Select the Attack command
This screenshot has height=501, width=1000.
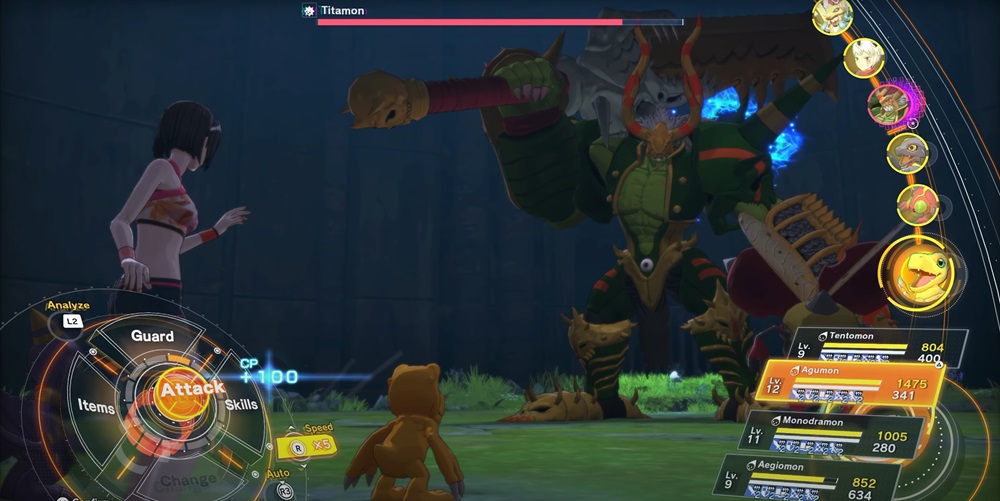tap(184, 385)
